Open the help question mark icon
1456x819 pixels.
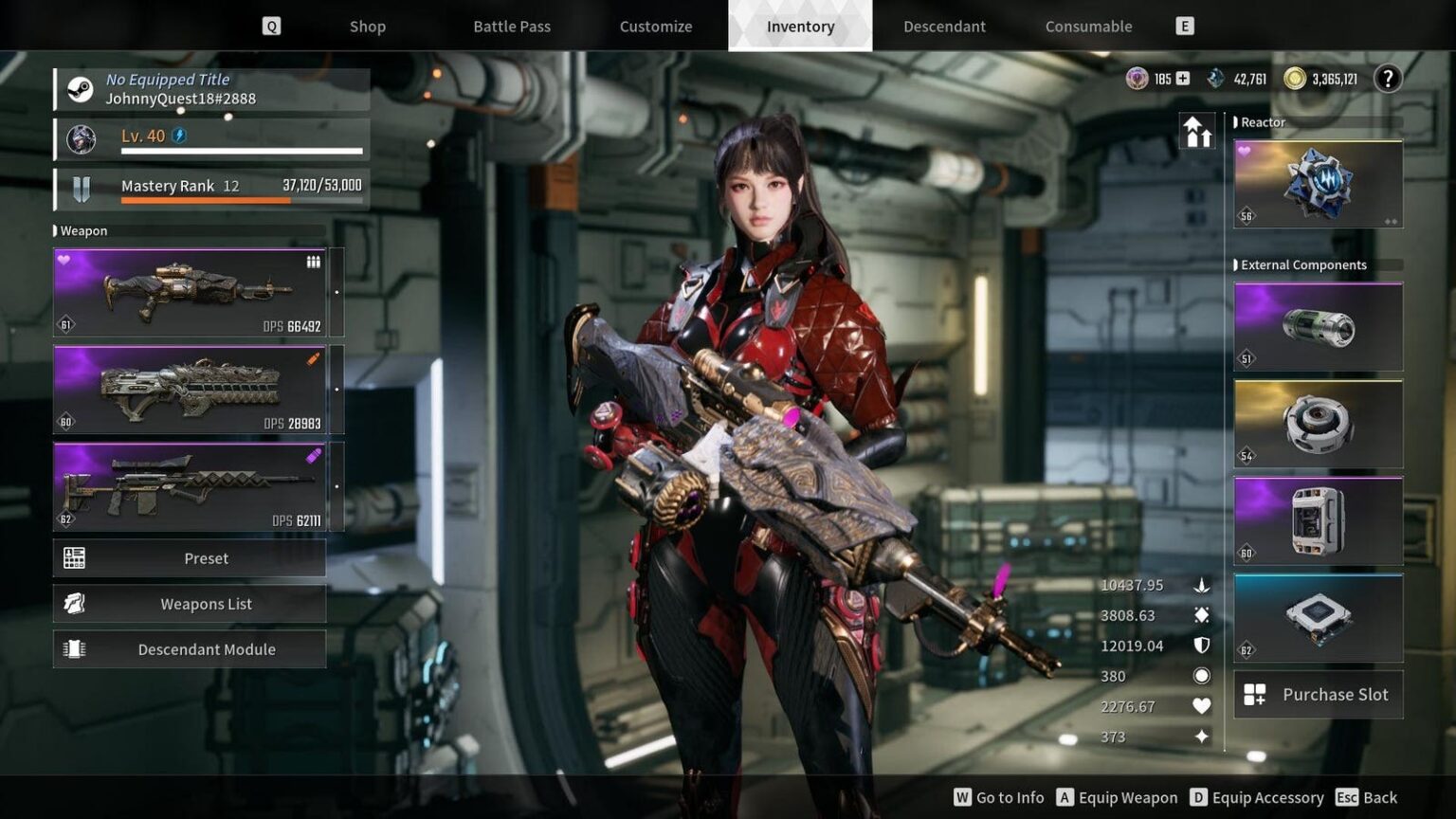coord(1387,79)
